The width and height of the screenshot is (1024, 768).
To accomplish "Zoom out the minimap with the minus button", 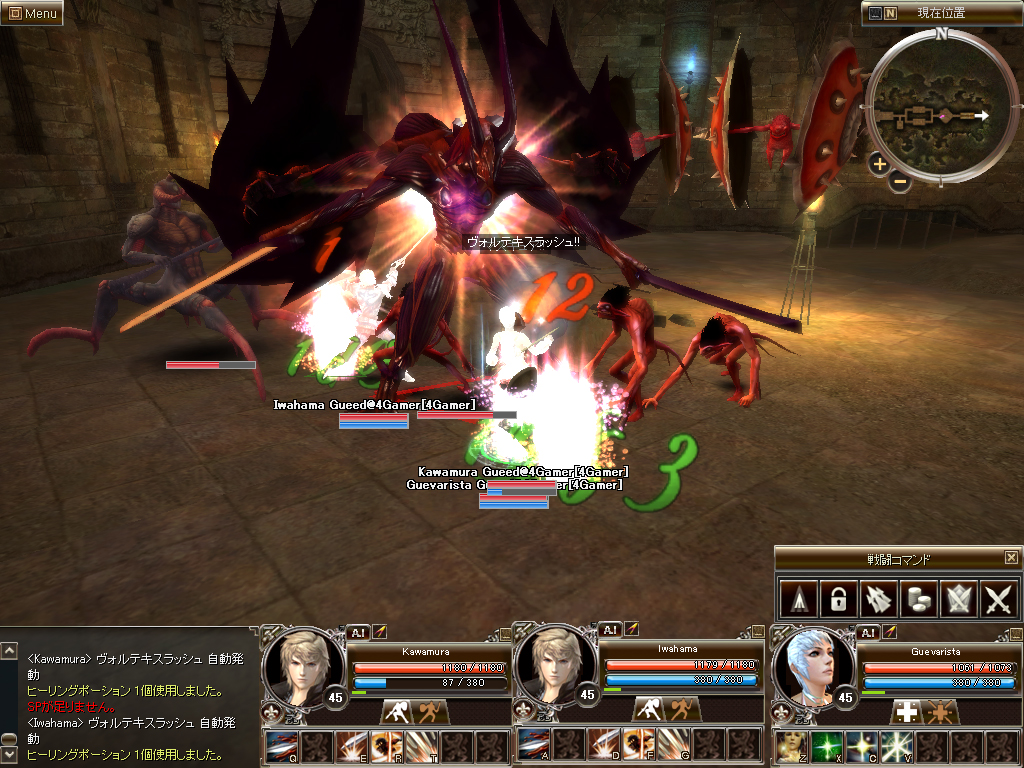I will click(899, 182).
